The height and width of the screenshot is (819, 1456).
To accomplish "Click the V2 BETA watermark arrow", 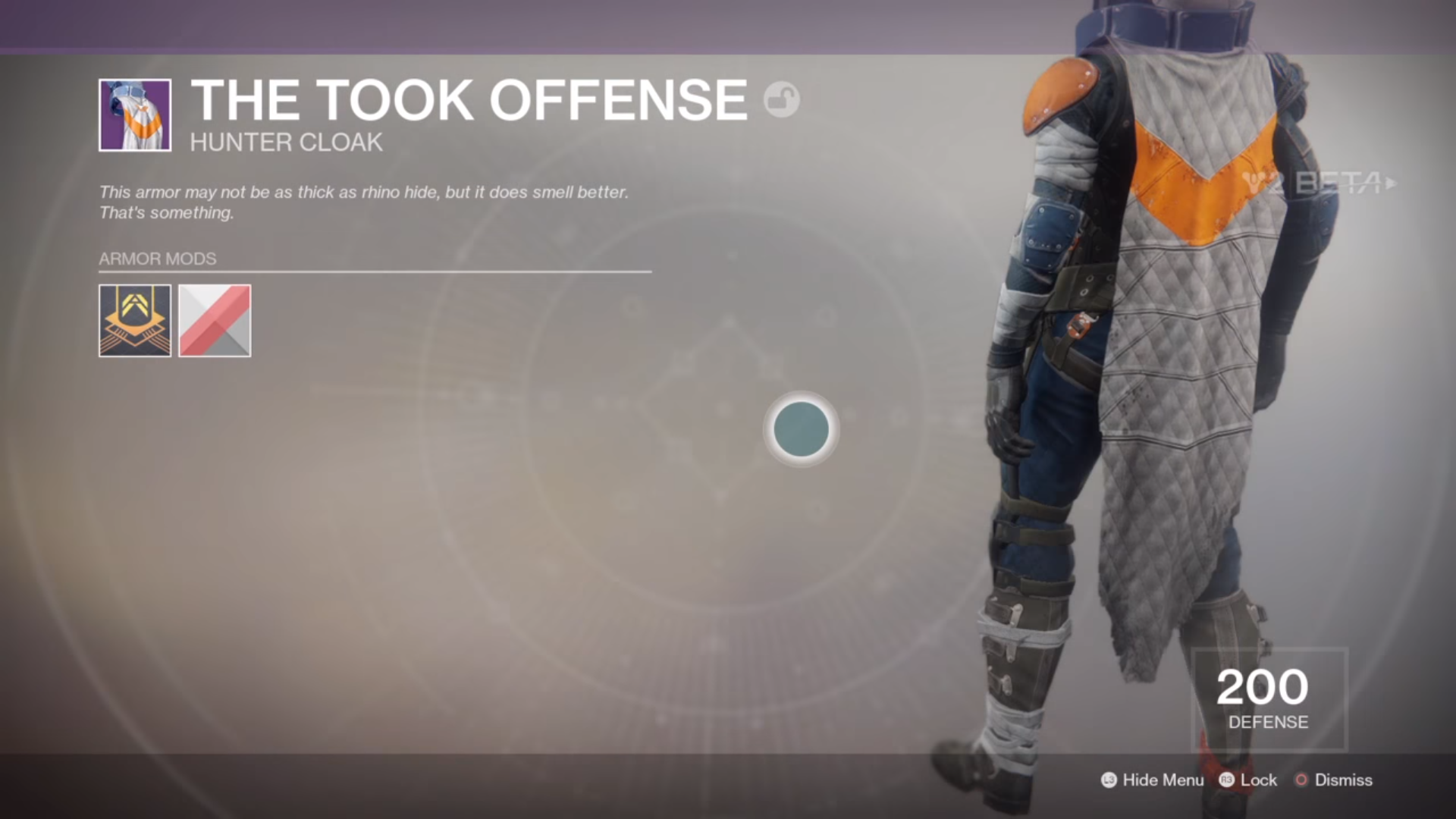I will click(x=1392, y=182).
